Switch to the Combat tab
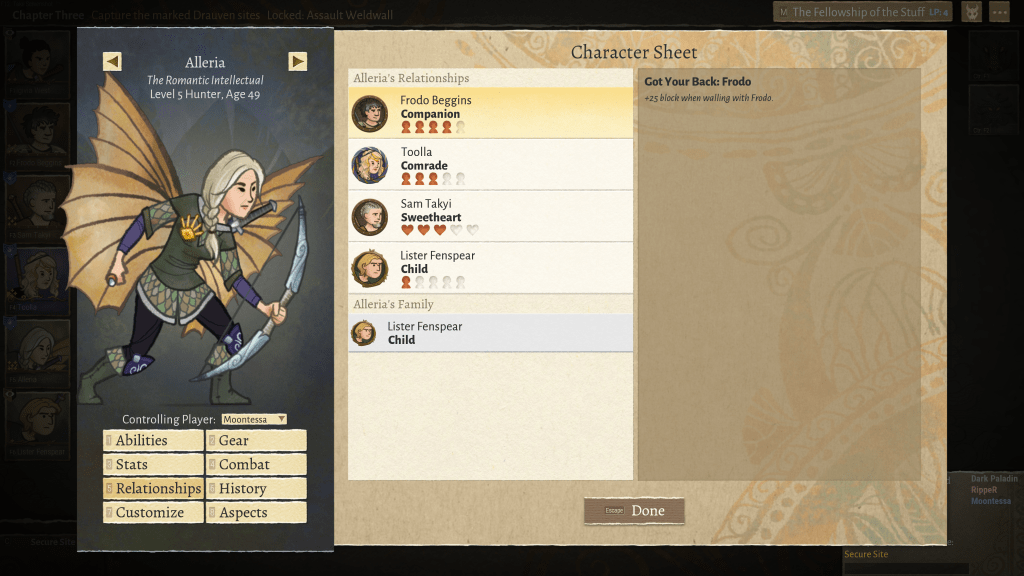 [256, 465]
